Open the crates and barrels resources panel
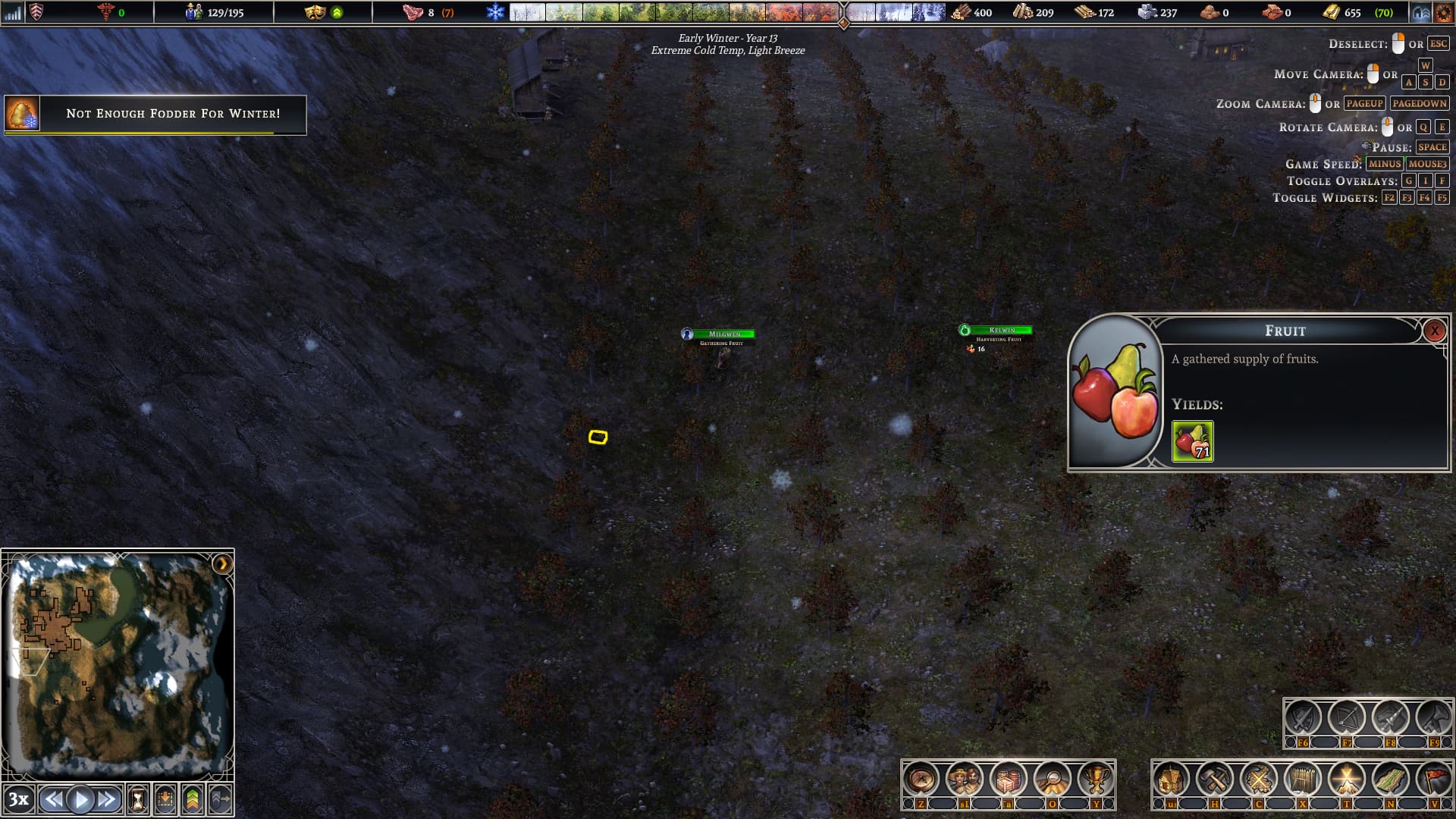Image resolution: width=1456 pixels, height=819 pixels. click(1009, 779)
